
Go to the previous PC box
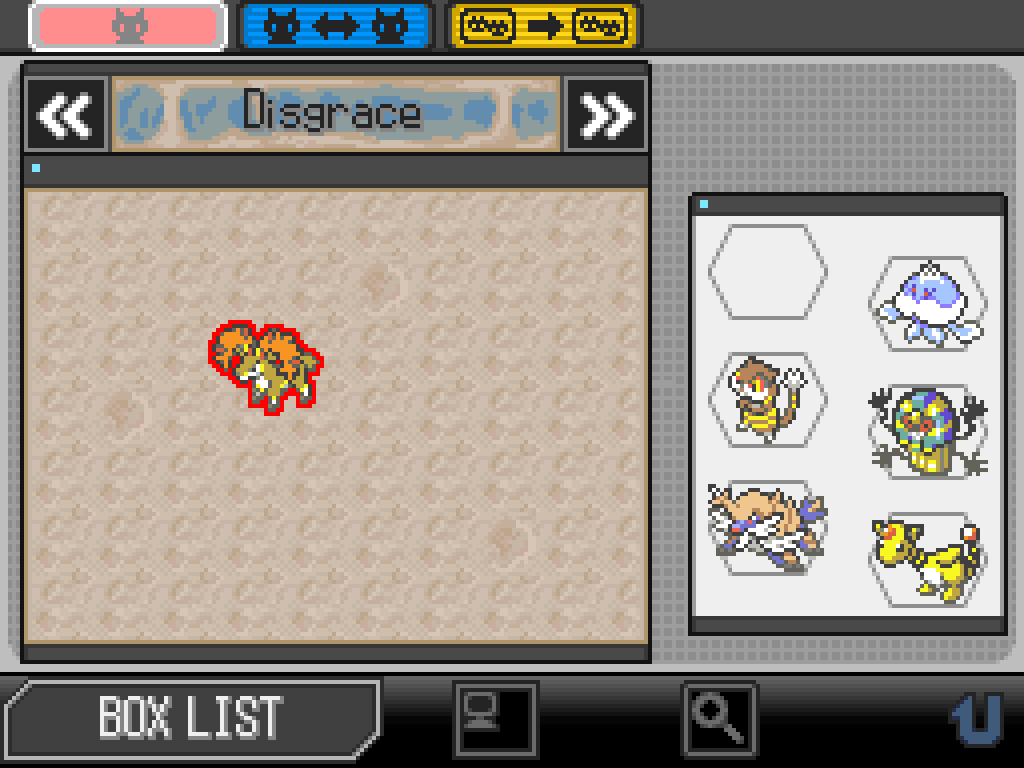point(66,115)
